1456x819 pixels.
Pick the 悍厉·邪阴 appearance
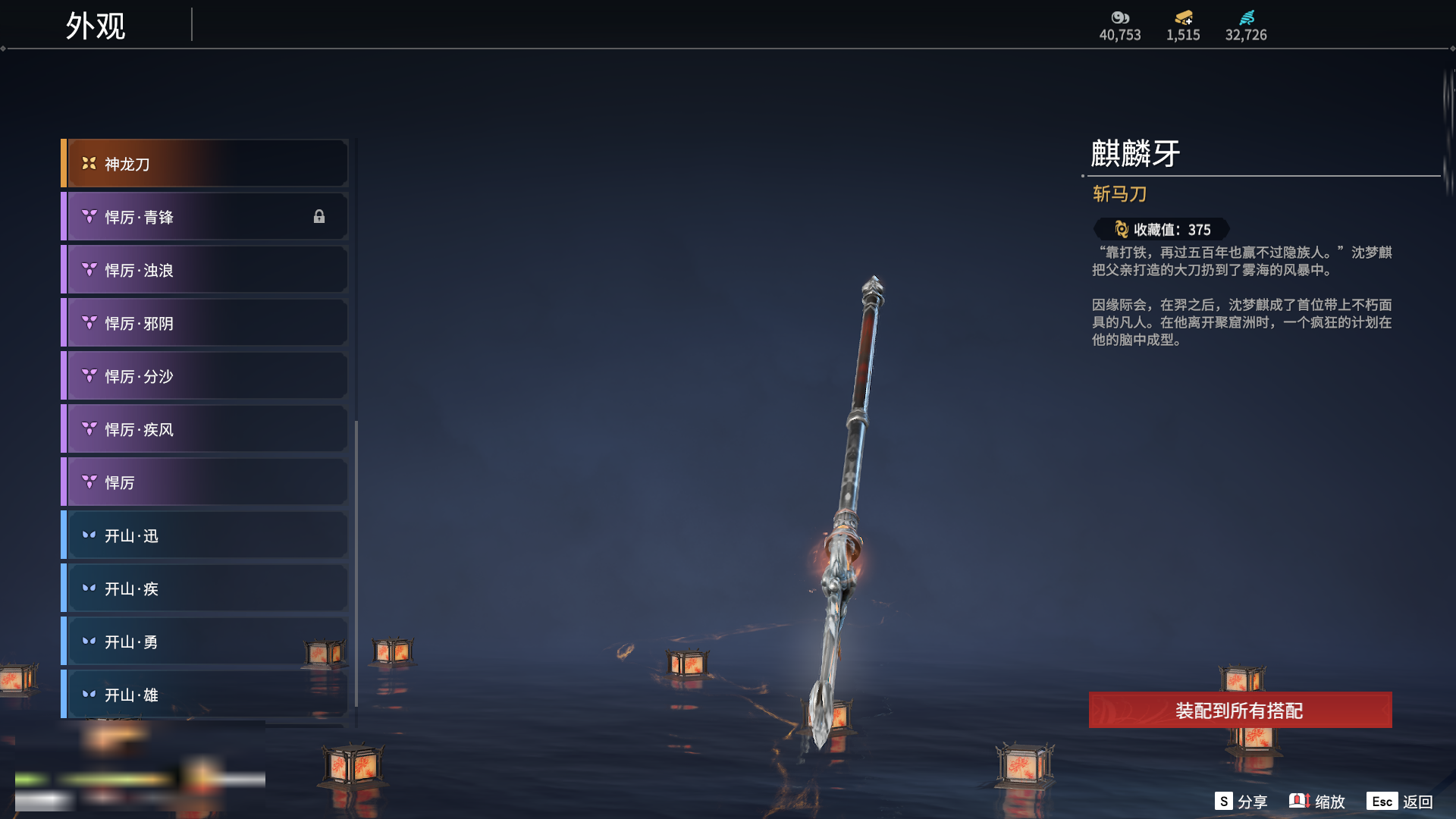click(205, 323)
